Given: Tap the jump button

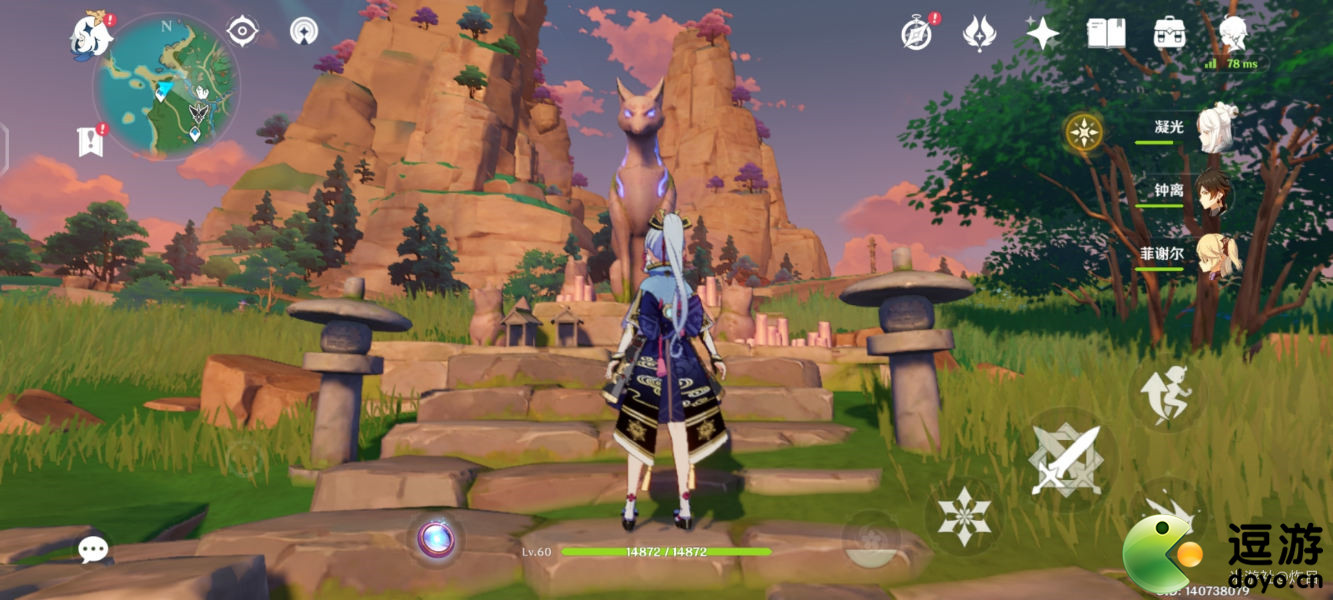Looking at the screenshot, I should (x=1168, y=392).
